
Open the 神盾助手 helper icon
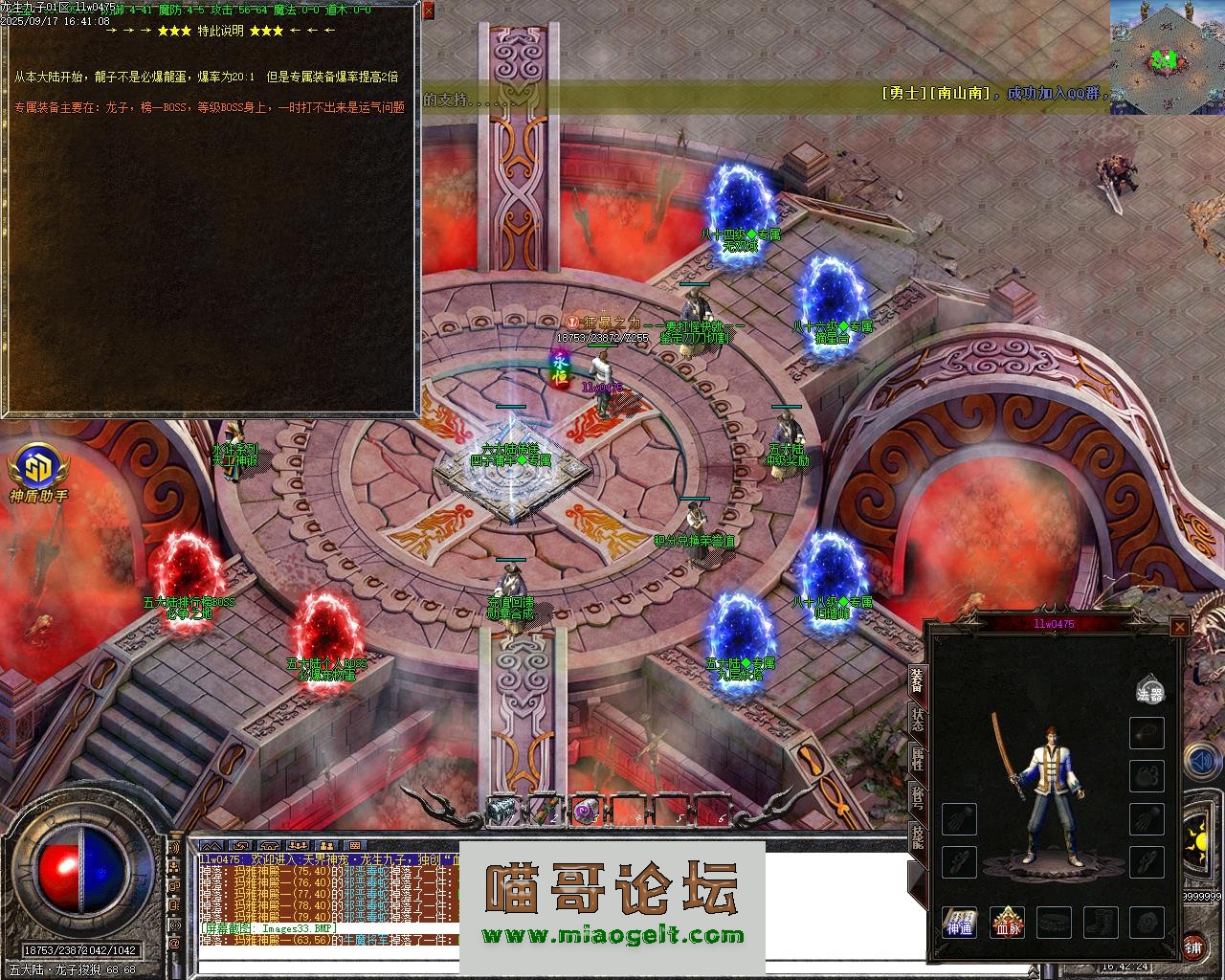click(38, 471)
